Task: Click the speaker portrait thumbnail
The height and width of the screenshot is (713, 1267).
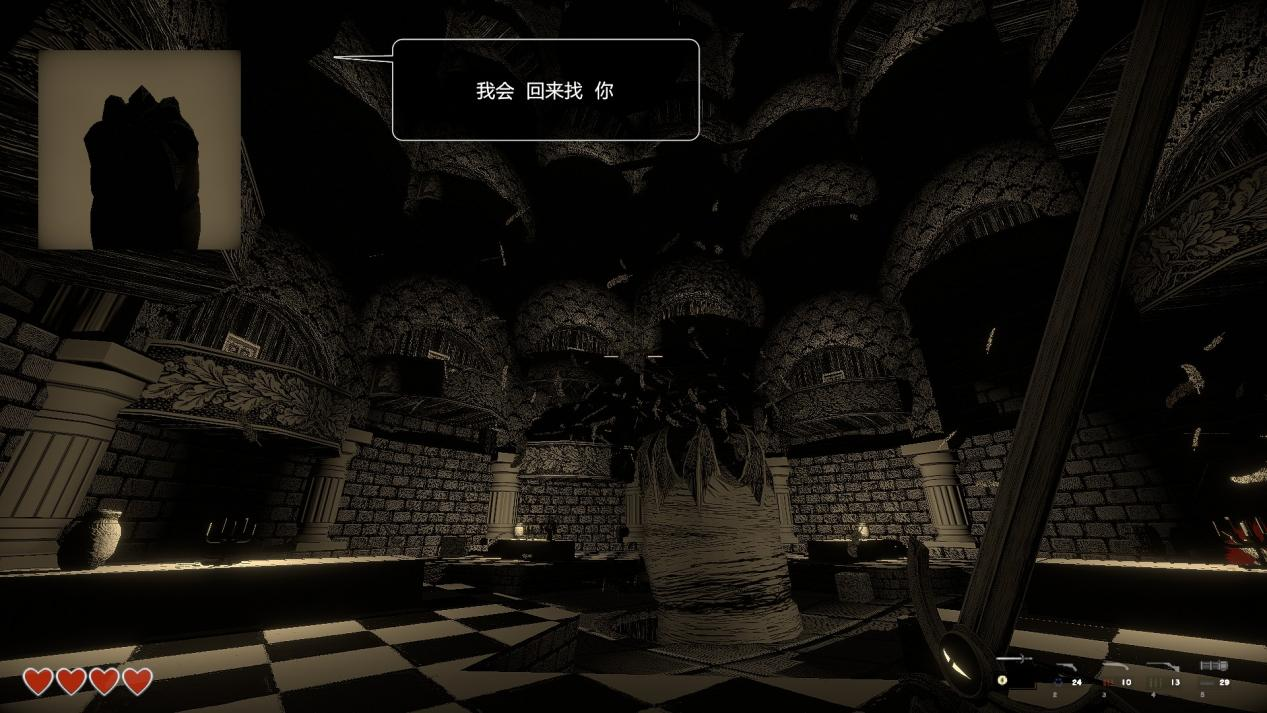Action: 139,149
